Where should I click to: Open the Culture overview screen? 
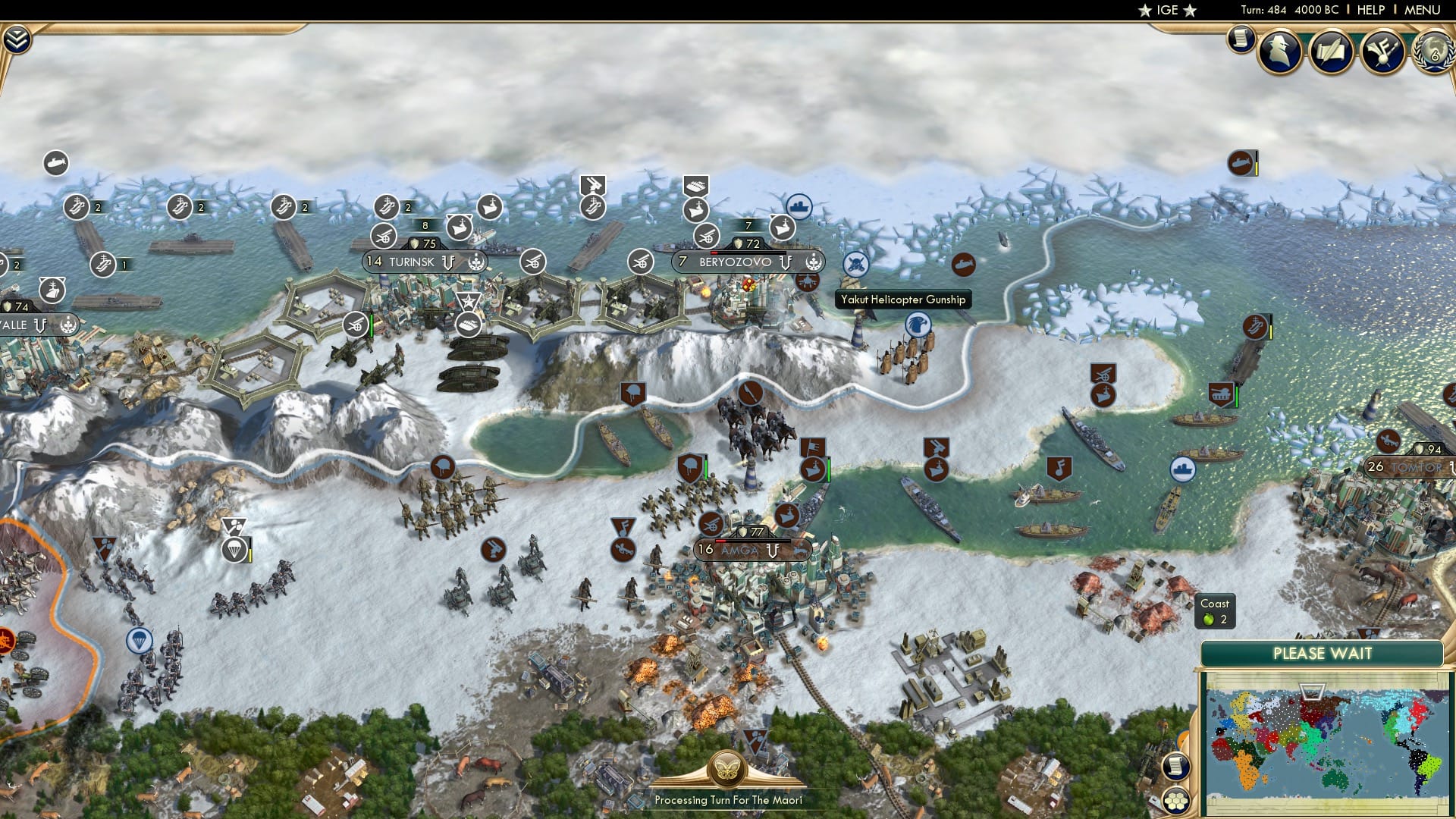tap(1382, 53)
